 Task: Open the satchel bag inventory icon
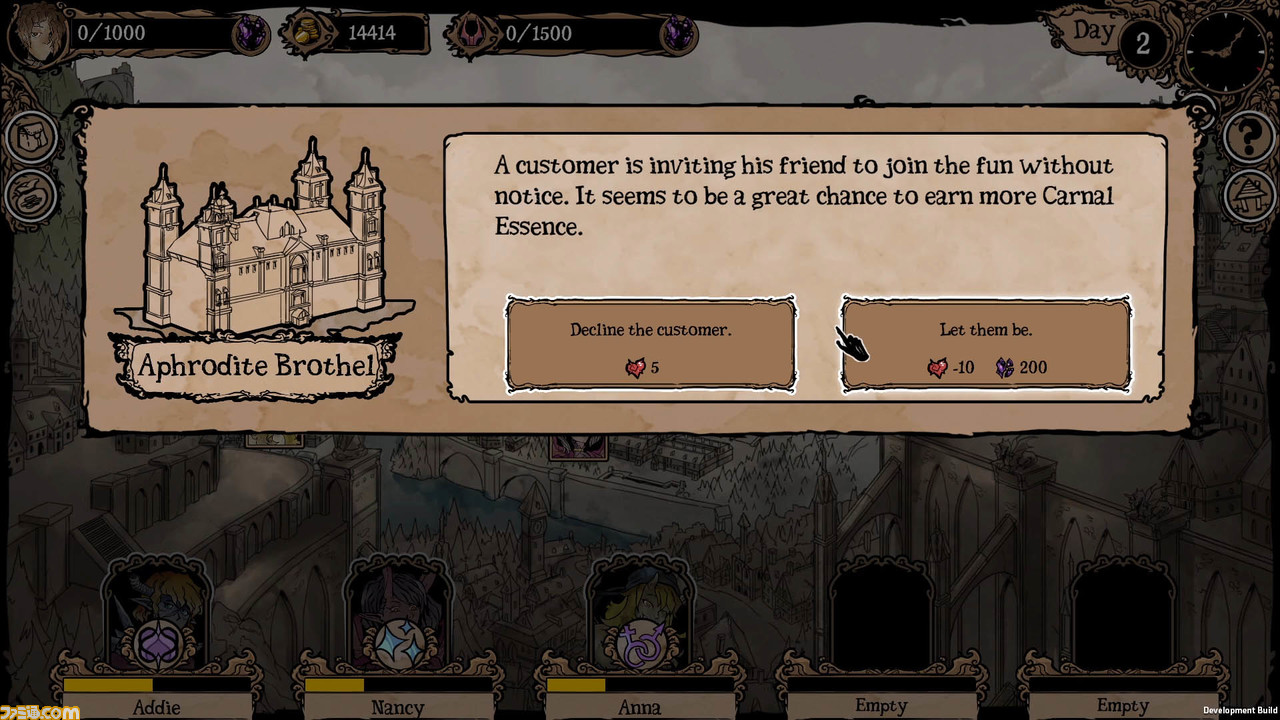click(32, 137)
